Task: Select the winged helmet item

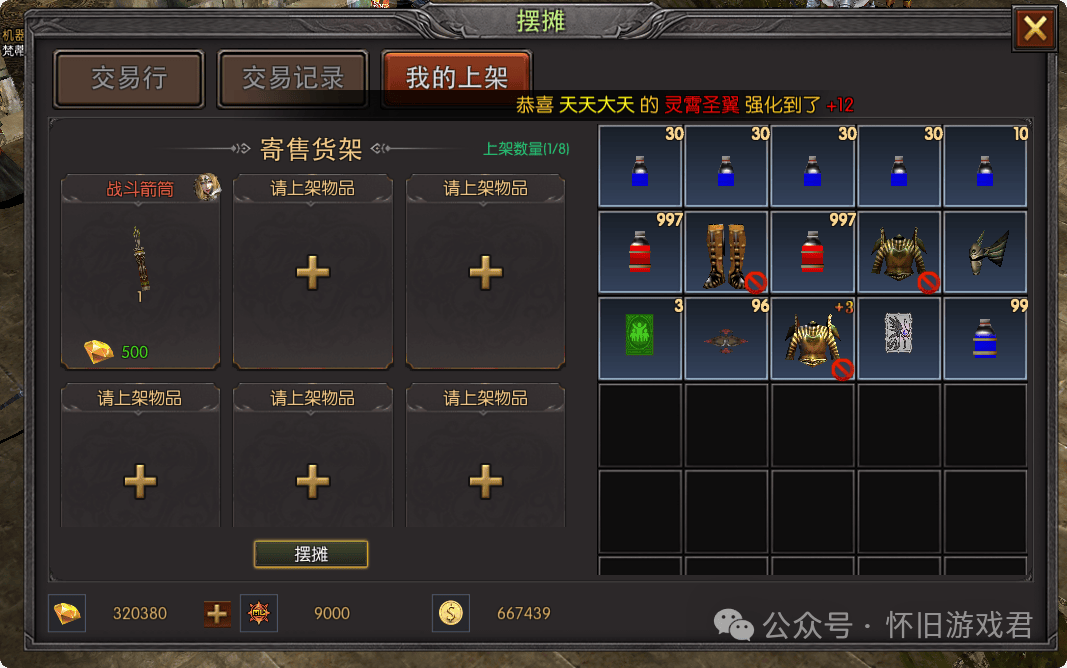Action: click(986, 253)
